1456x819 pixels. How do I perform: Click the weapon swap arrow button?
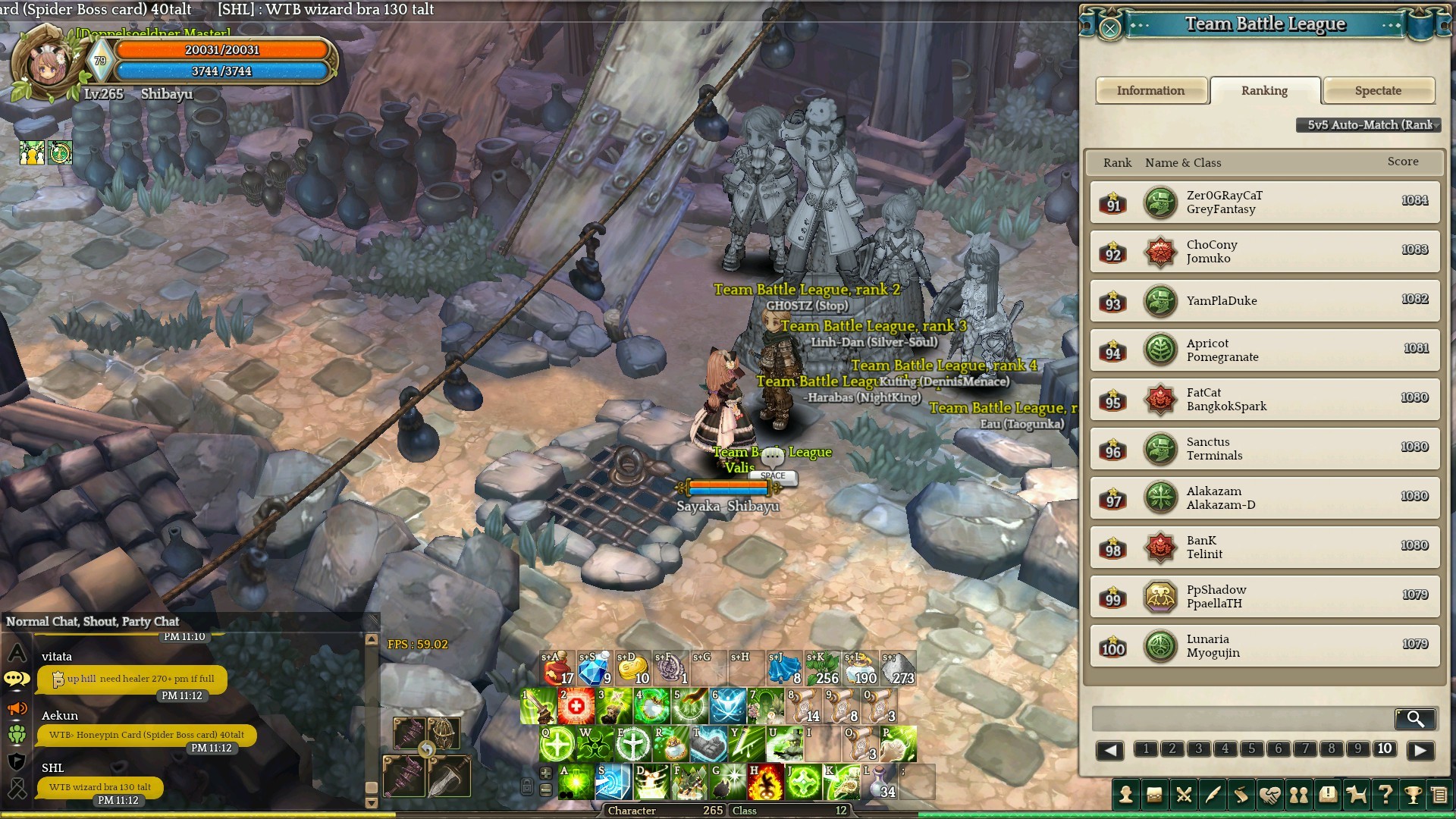pos(427,750)
